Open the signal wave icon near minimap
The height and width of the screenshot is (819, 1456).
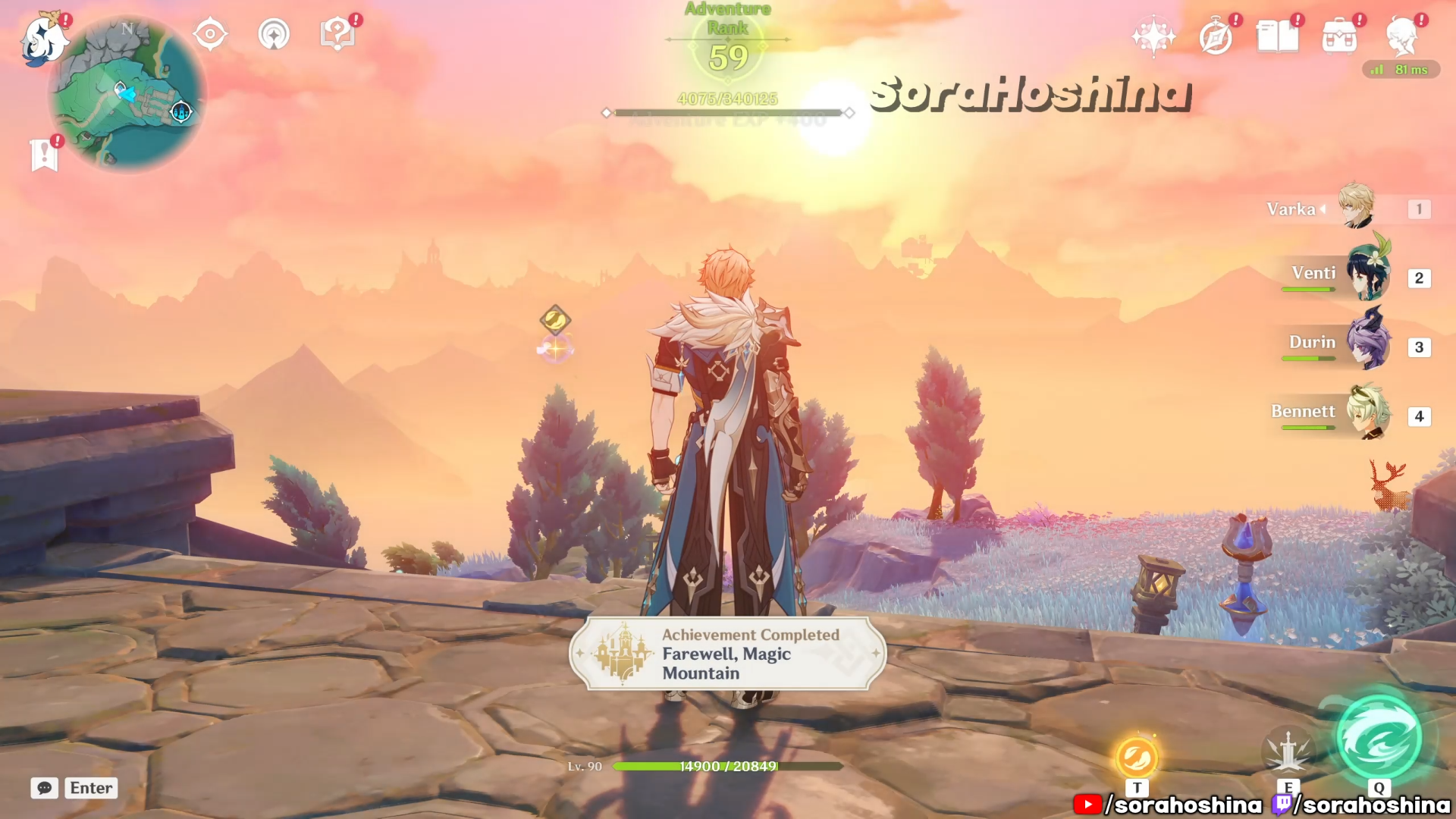[274, 34]
